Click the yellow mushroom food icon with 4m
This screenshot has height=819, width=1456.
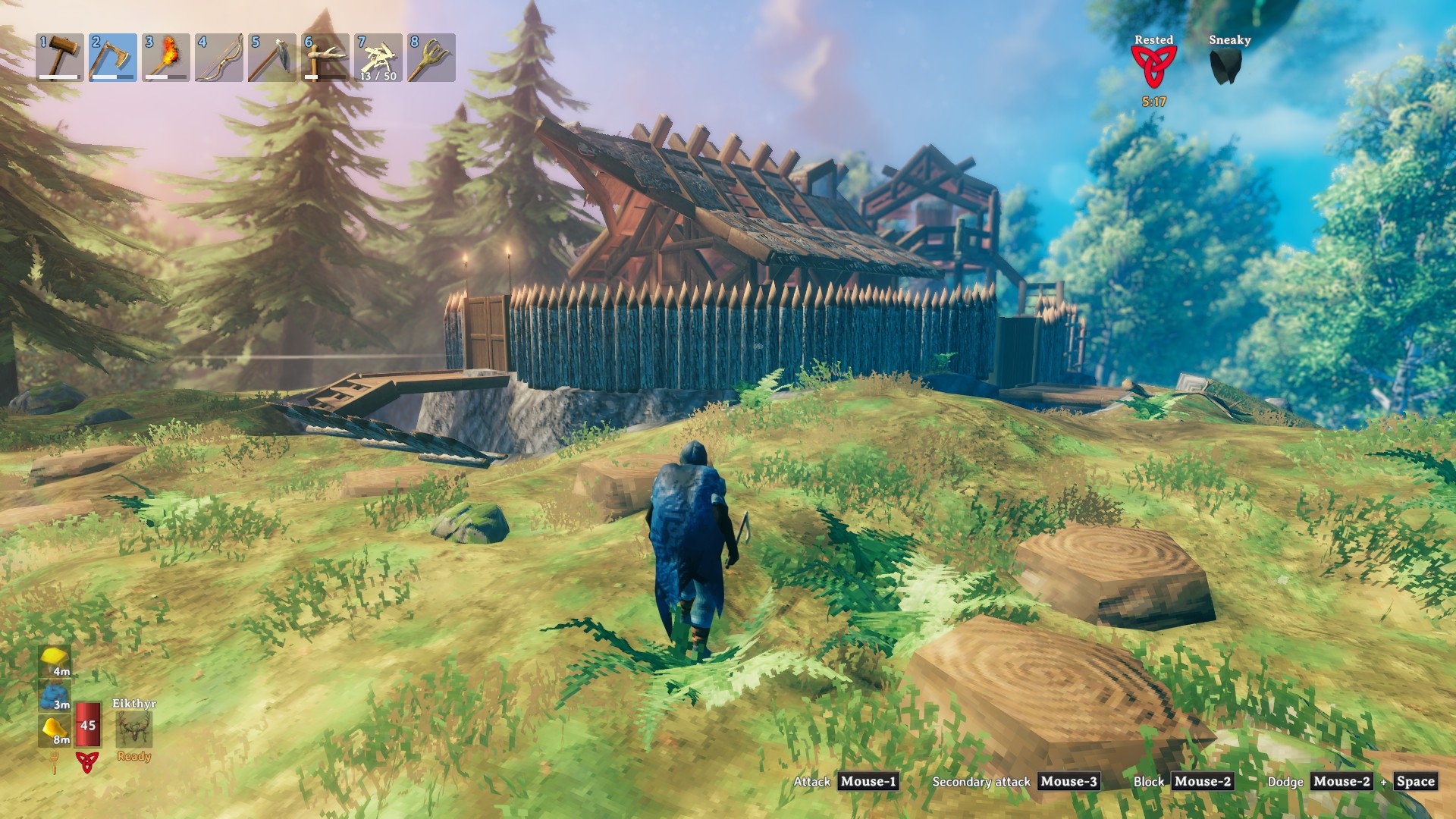click(x=55, y=661)
